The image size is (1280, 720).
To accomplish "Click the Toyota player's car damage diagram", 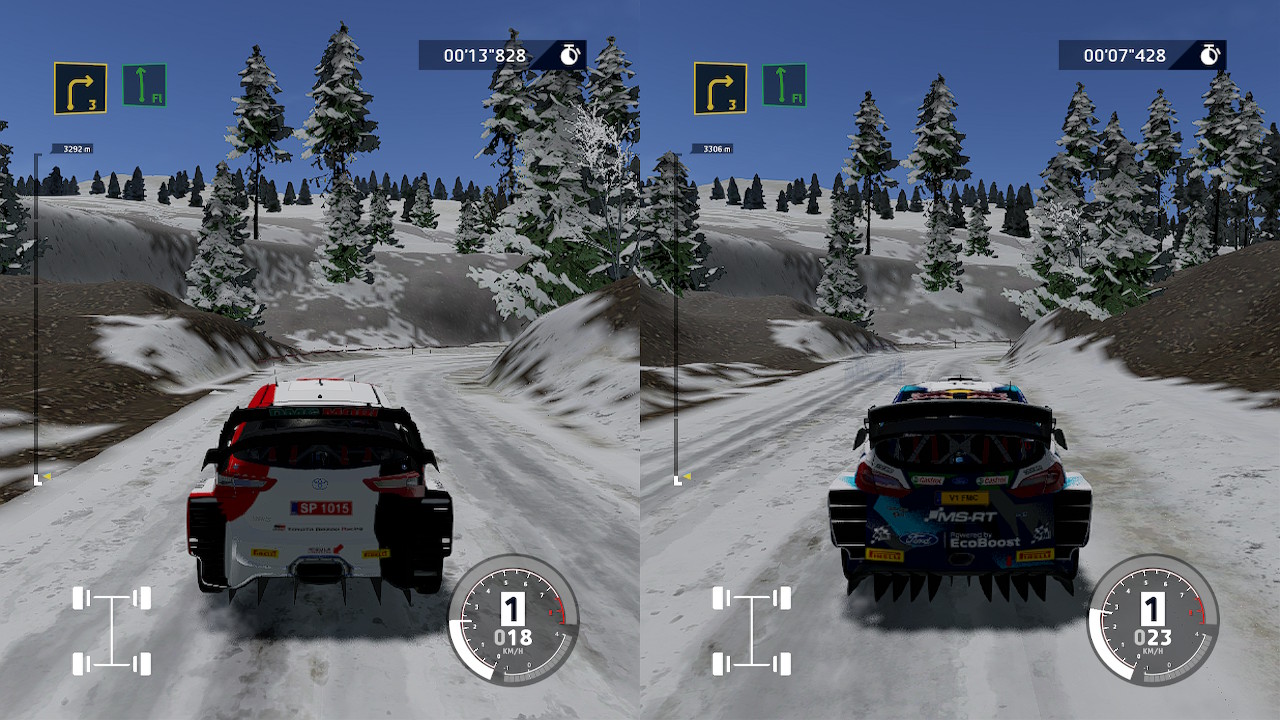I will 111,631.
